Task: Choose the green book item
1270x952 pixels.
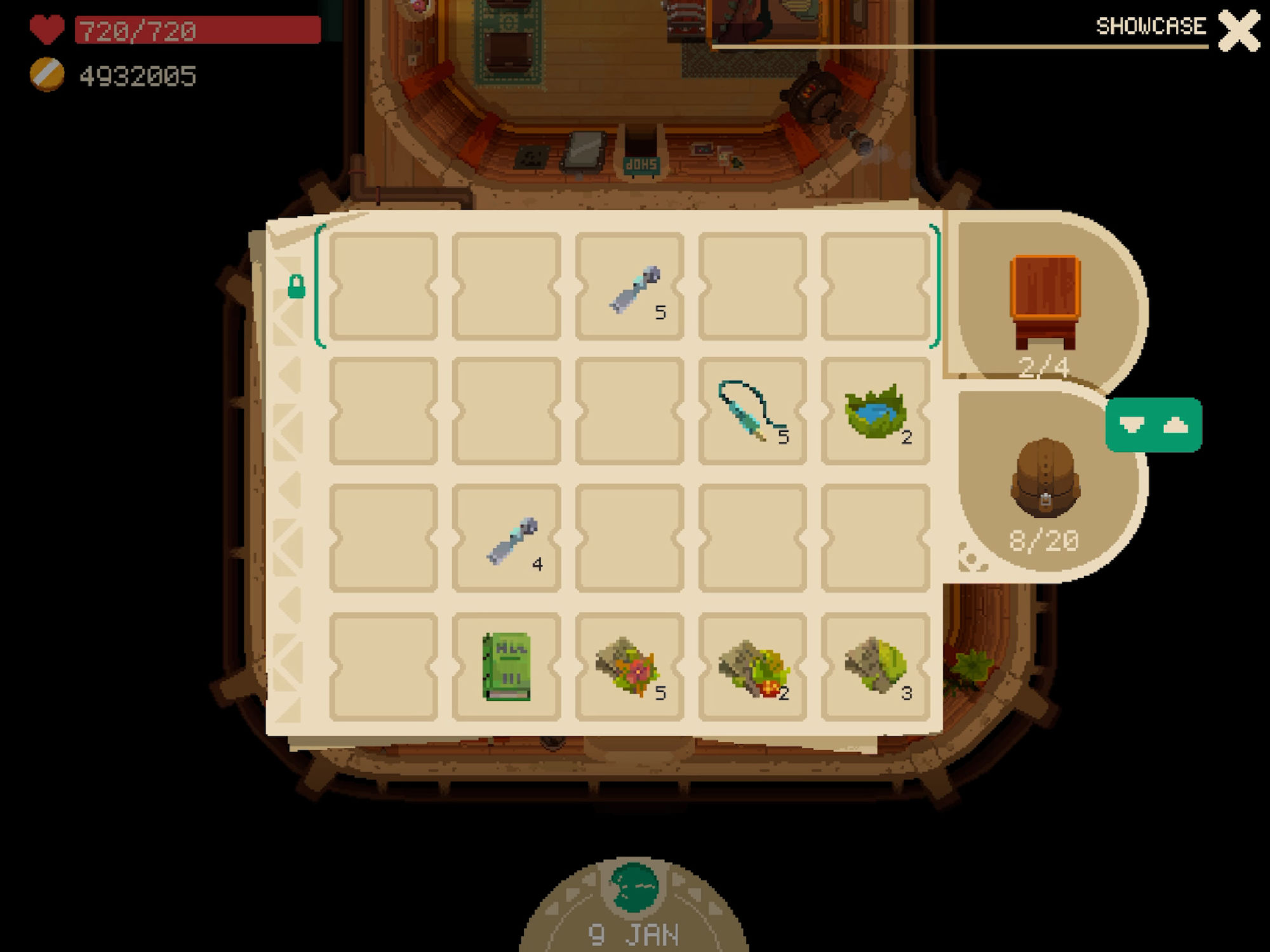Action: tap(507, 666)
